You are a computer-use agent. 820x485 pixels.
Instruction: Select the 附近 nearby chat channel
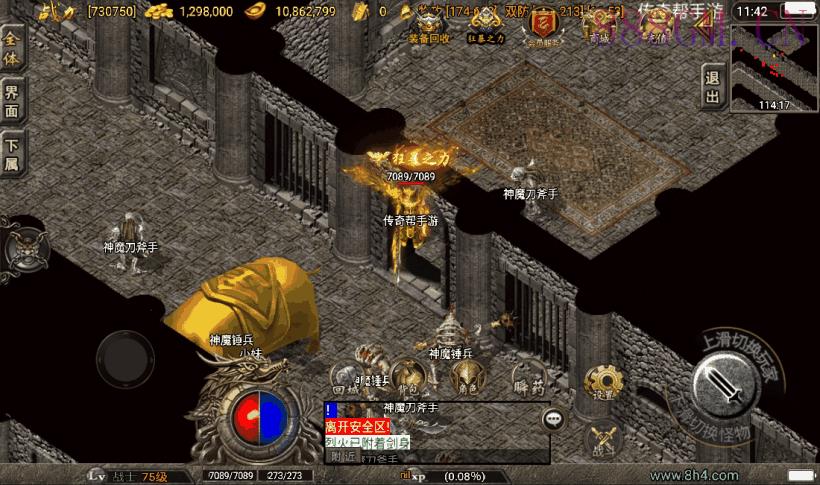343,456
